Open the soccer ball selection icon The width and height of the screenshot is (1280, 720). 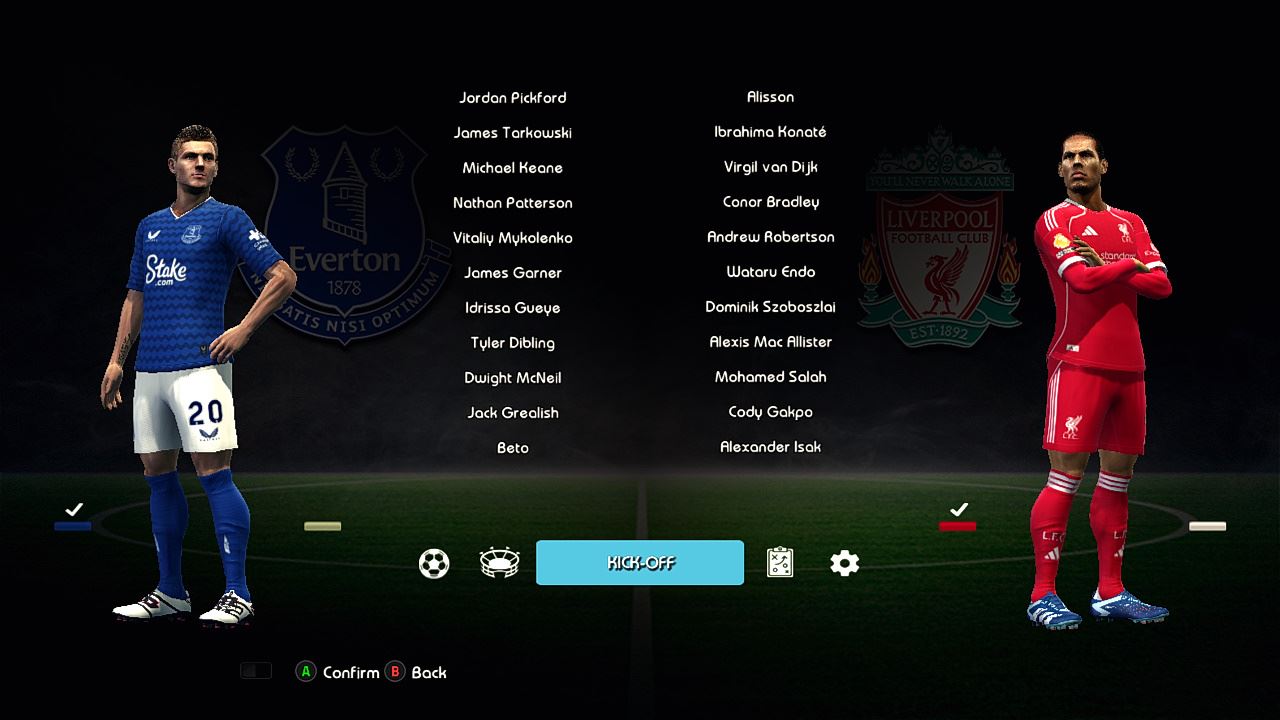pyautogui.click(x=434, y=564)
